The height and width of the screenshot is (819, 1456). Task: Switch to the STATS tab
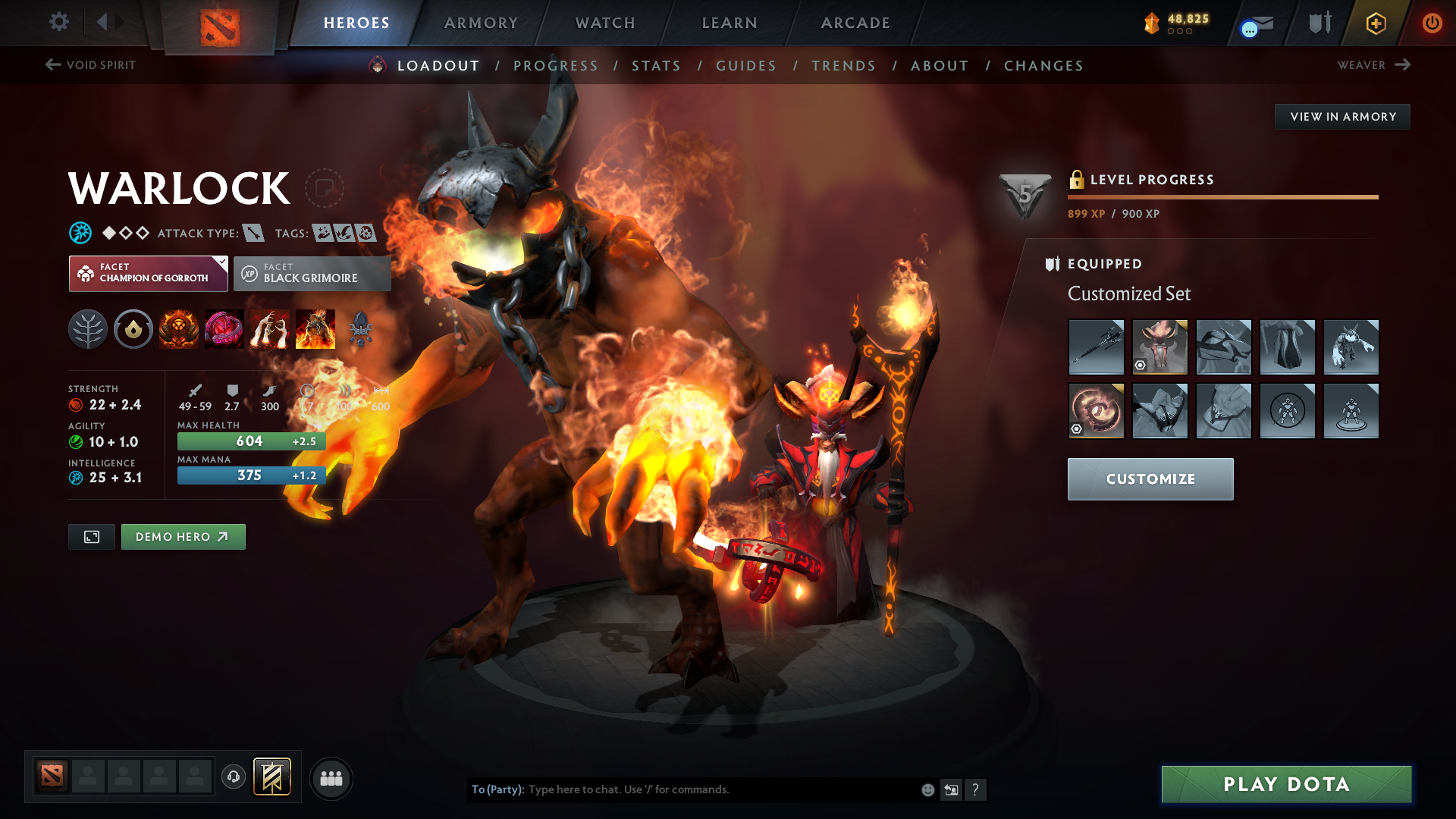(x=657, y=65)
